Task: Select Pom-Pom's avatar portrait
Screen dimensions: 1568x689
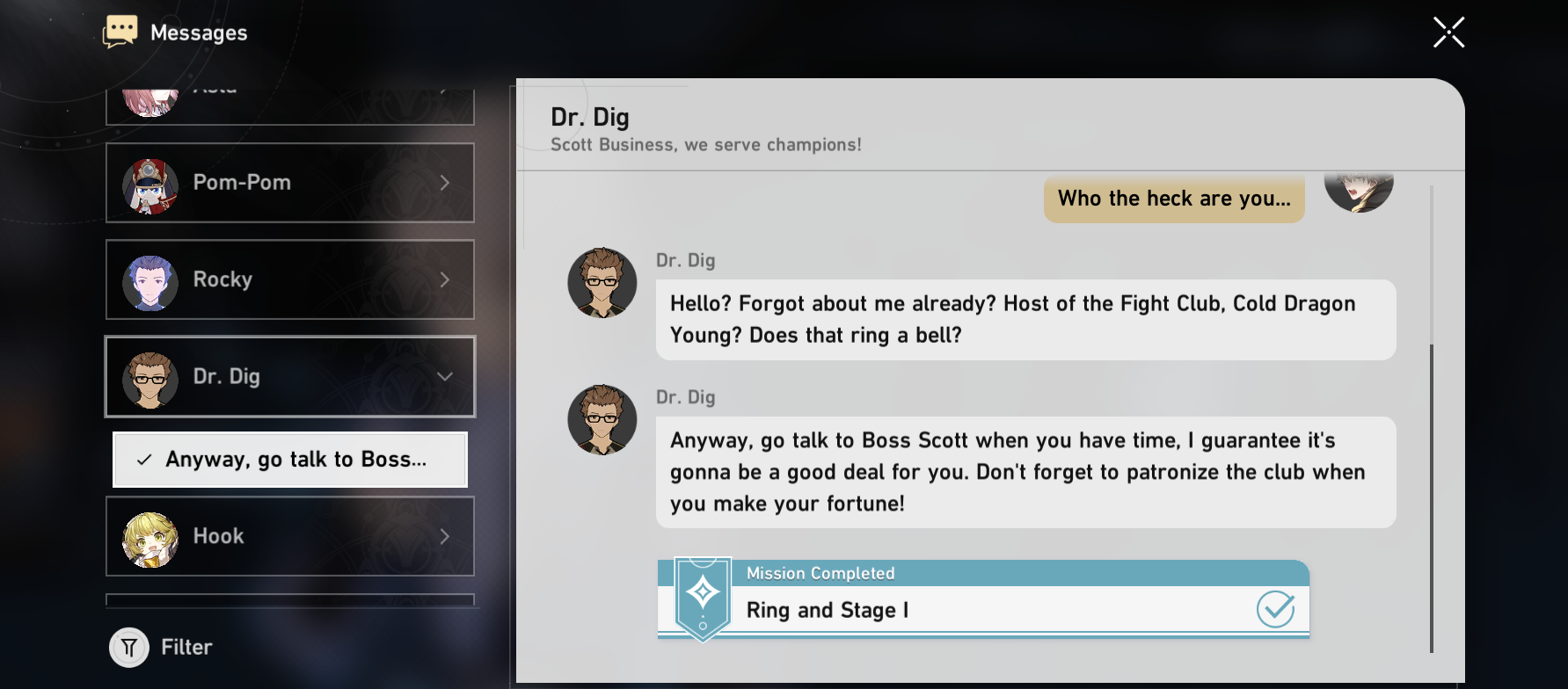Action: coord(150,183)
